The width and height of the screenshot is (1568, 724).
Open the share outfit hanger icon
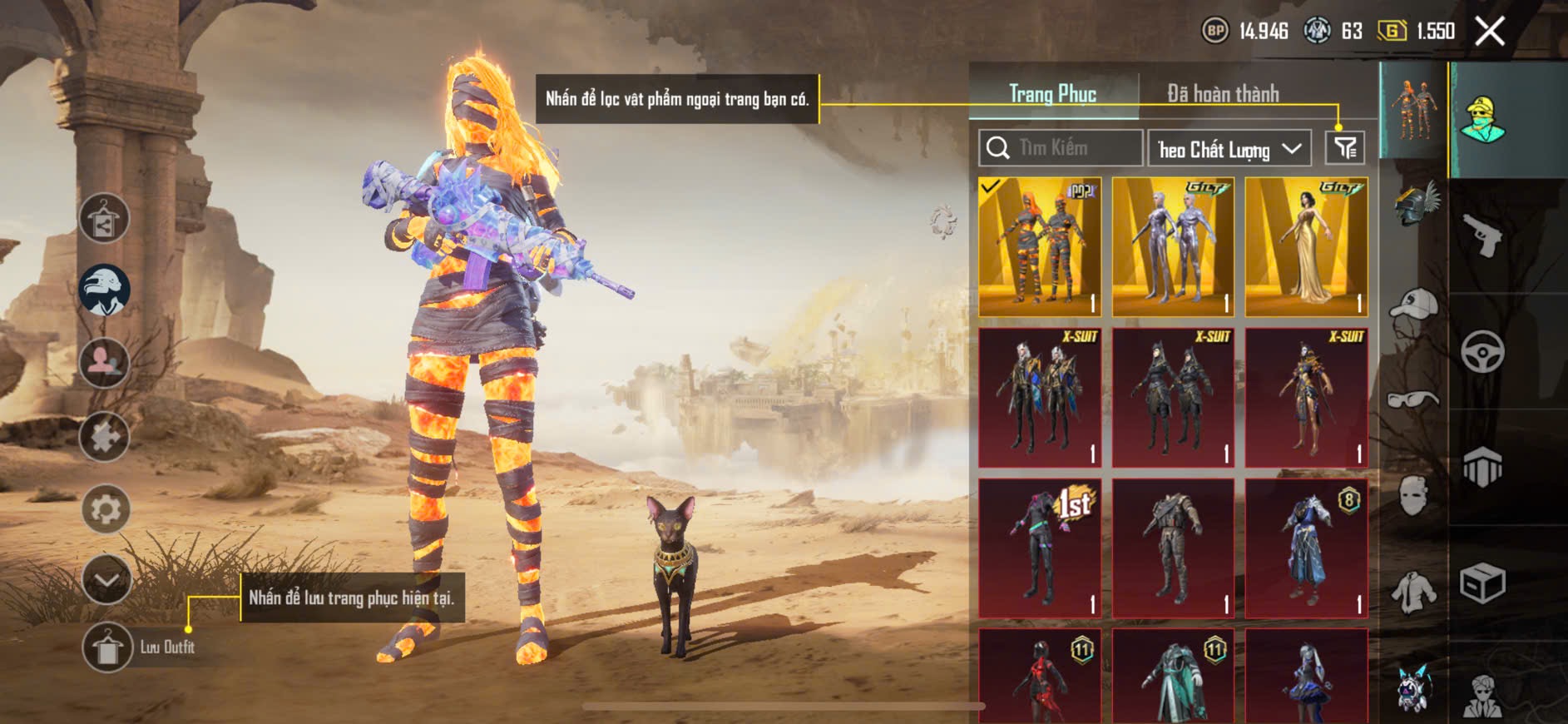(x=104, y=218)
